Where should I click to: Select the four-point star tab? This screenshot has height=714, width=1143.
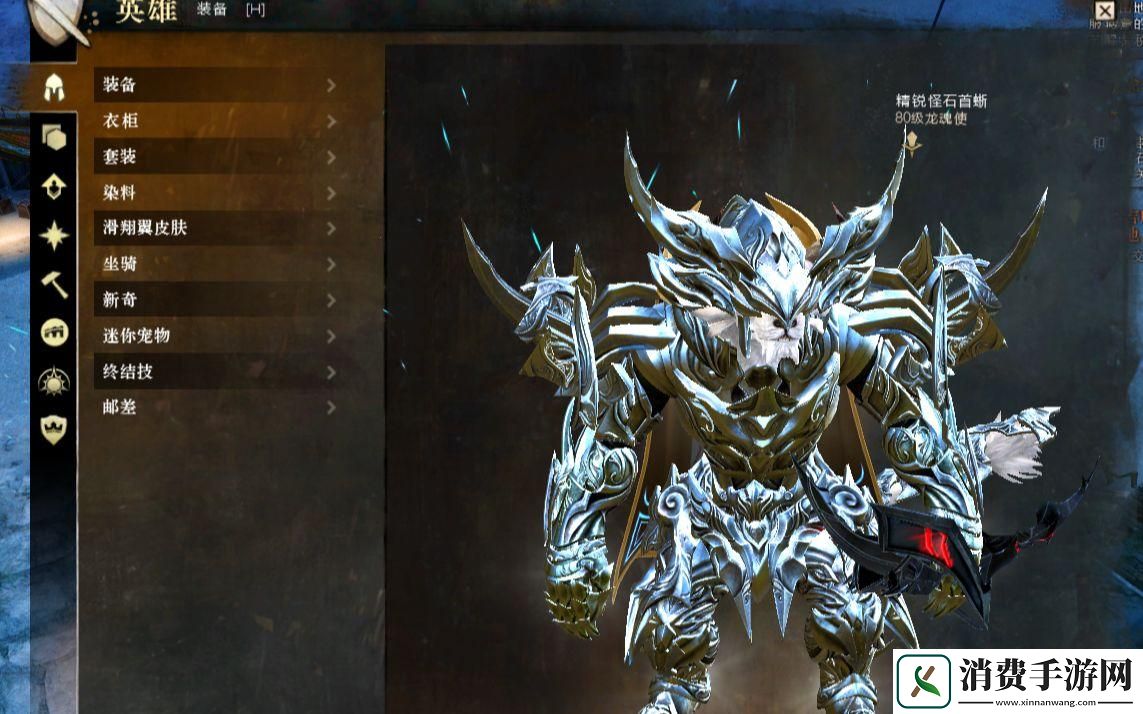coord(54,235)
